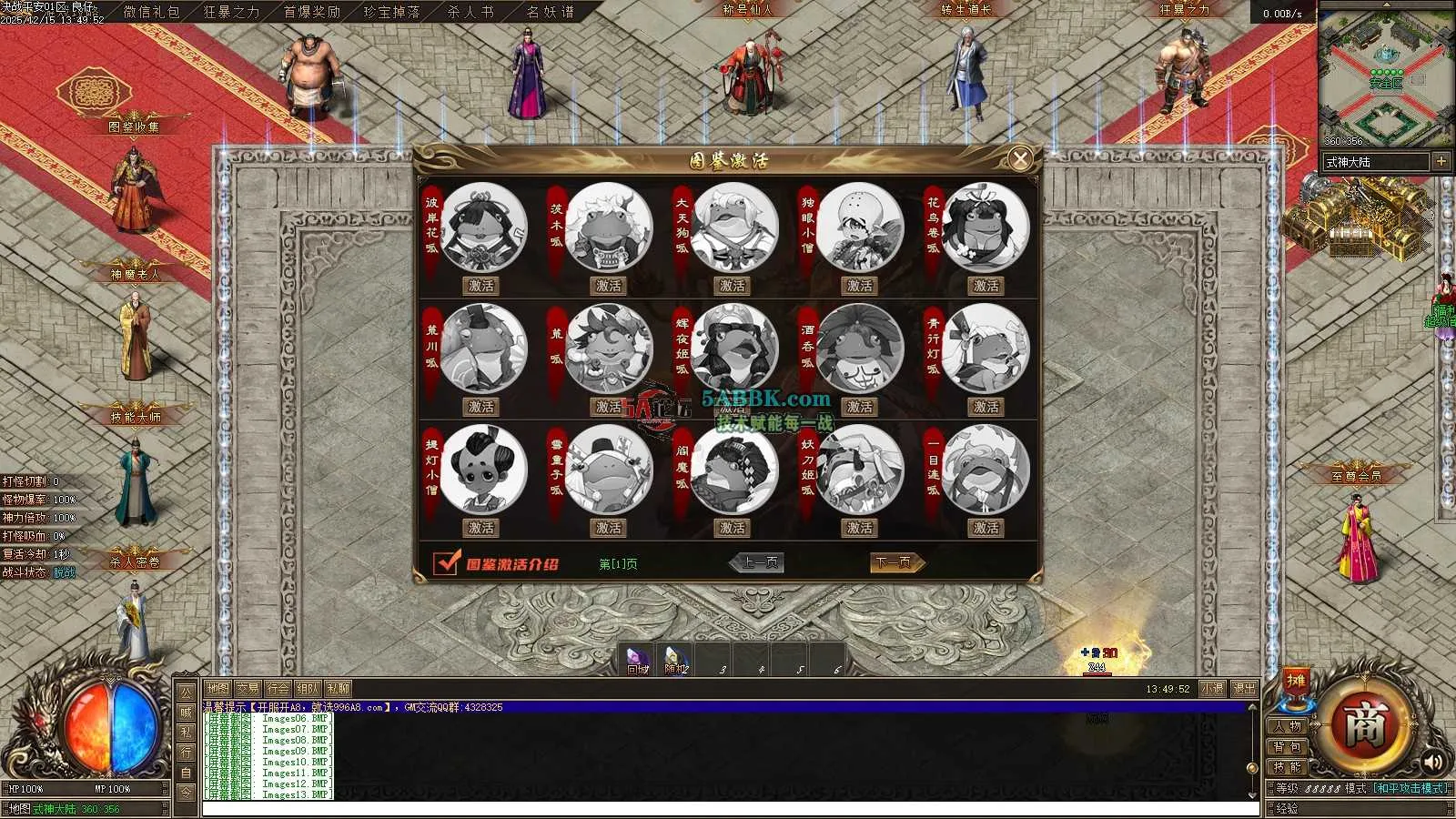The width and height of the screenshot is (1456, 819).
Task: Toggle the 图鉴激活介绍 checkbox
Action: pyautogui.click(x=446, y=562)
